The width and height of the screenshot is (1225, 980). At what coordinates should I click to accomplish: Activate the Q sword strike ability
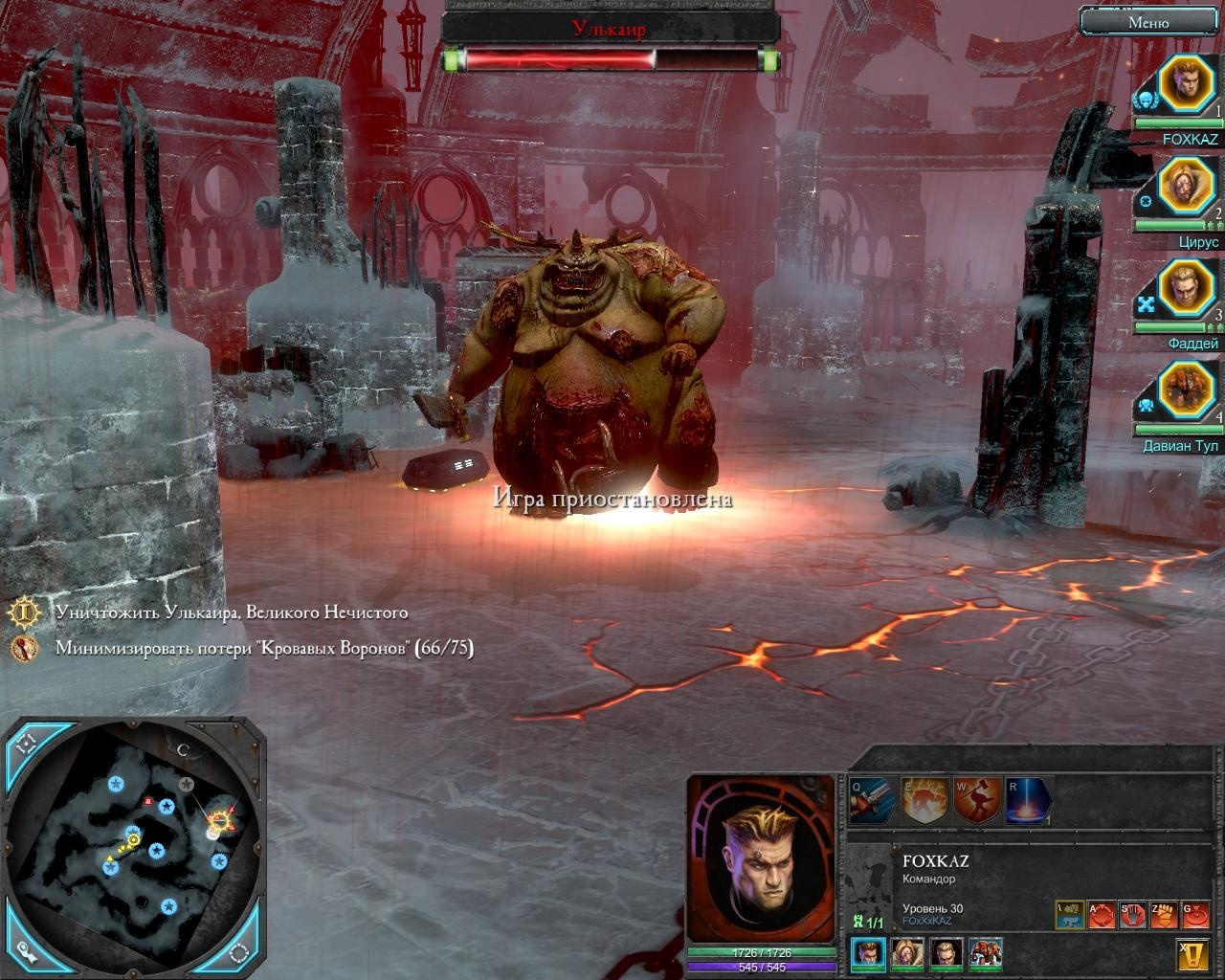click(x=873, y=801)
